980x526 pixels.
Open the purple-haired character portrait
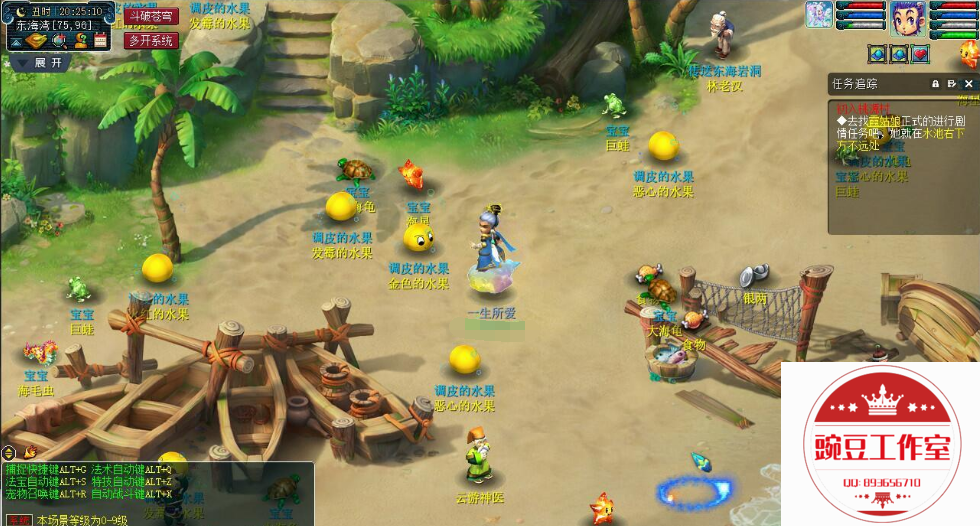pos(907,18)
